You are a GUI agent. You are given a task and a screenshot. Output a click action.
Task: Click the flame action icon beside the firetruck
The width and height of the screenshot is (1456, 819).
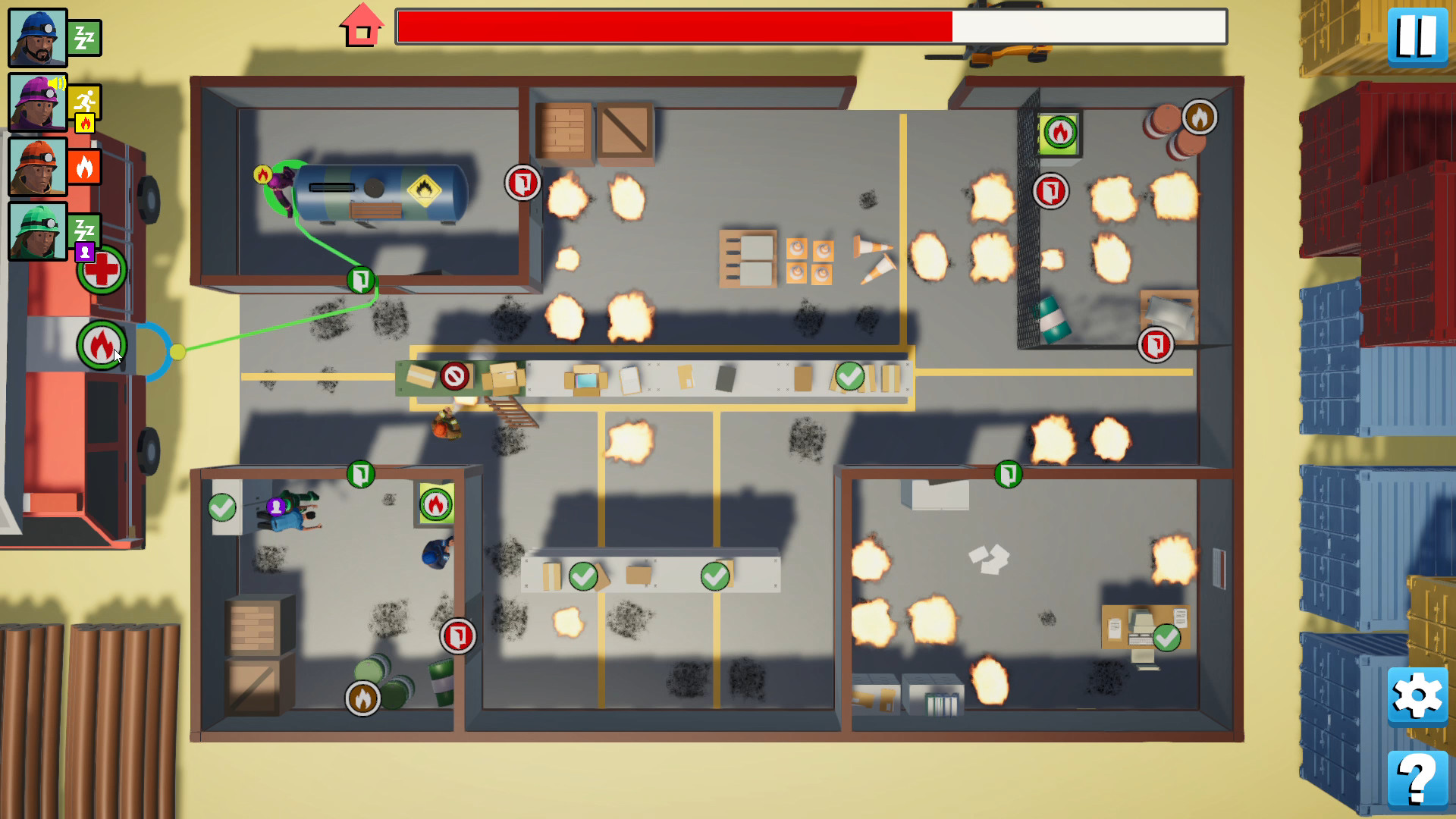[x=101, y=345]
